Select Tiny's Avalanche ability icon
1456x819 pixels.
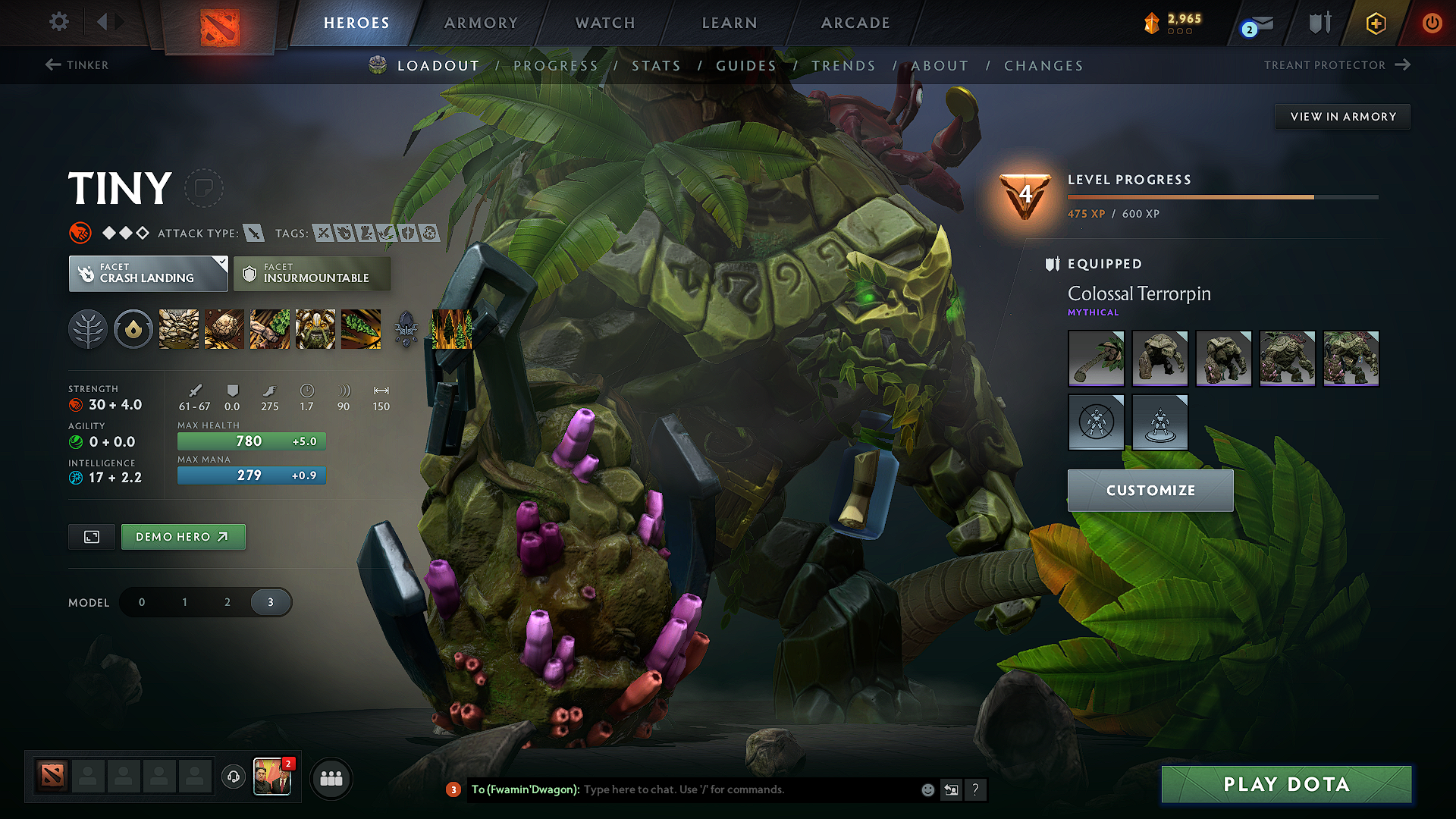pyautogui.click(x=178, y=328)
